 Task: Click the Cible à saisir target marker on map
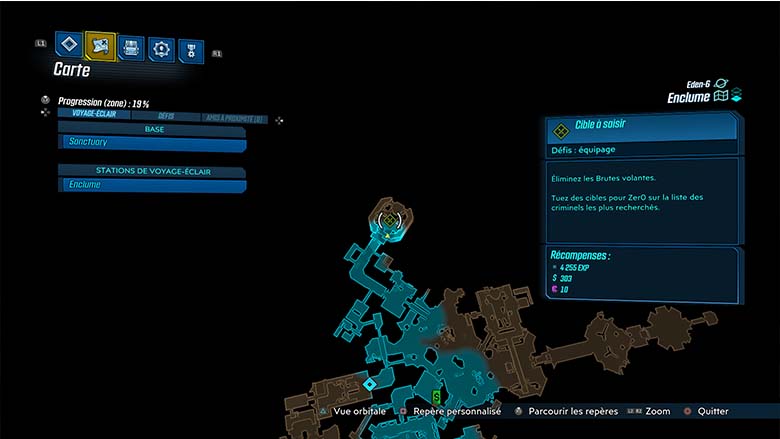point(390,219)
